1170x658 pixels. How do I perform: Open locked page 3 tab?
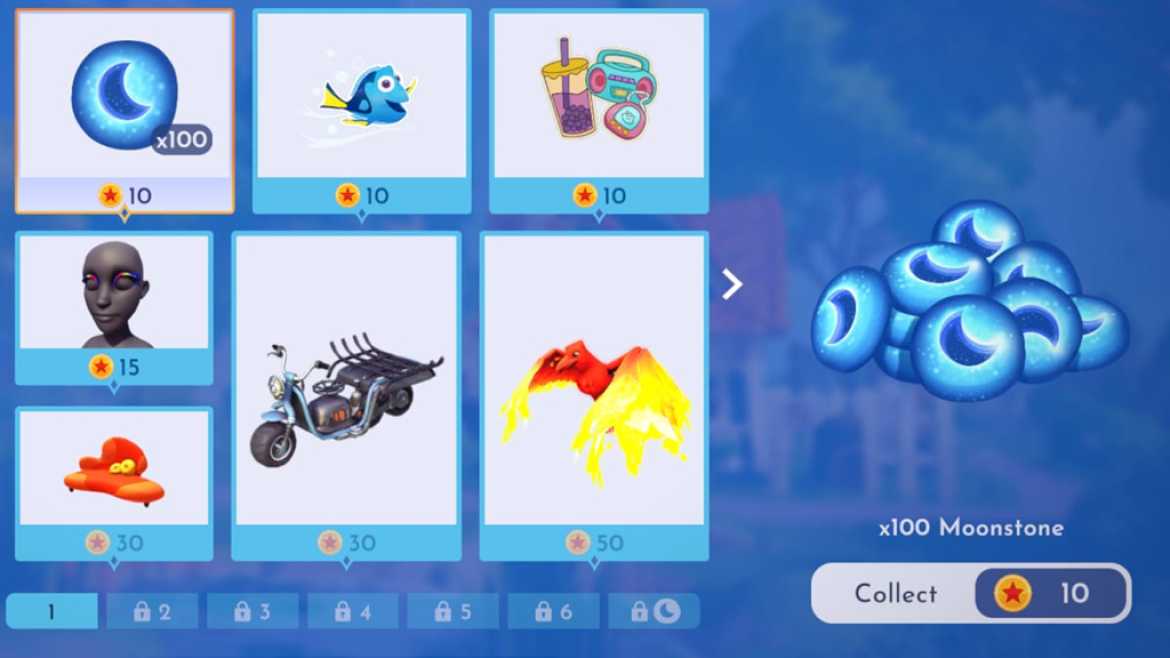click(252, 611)
